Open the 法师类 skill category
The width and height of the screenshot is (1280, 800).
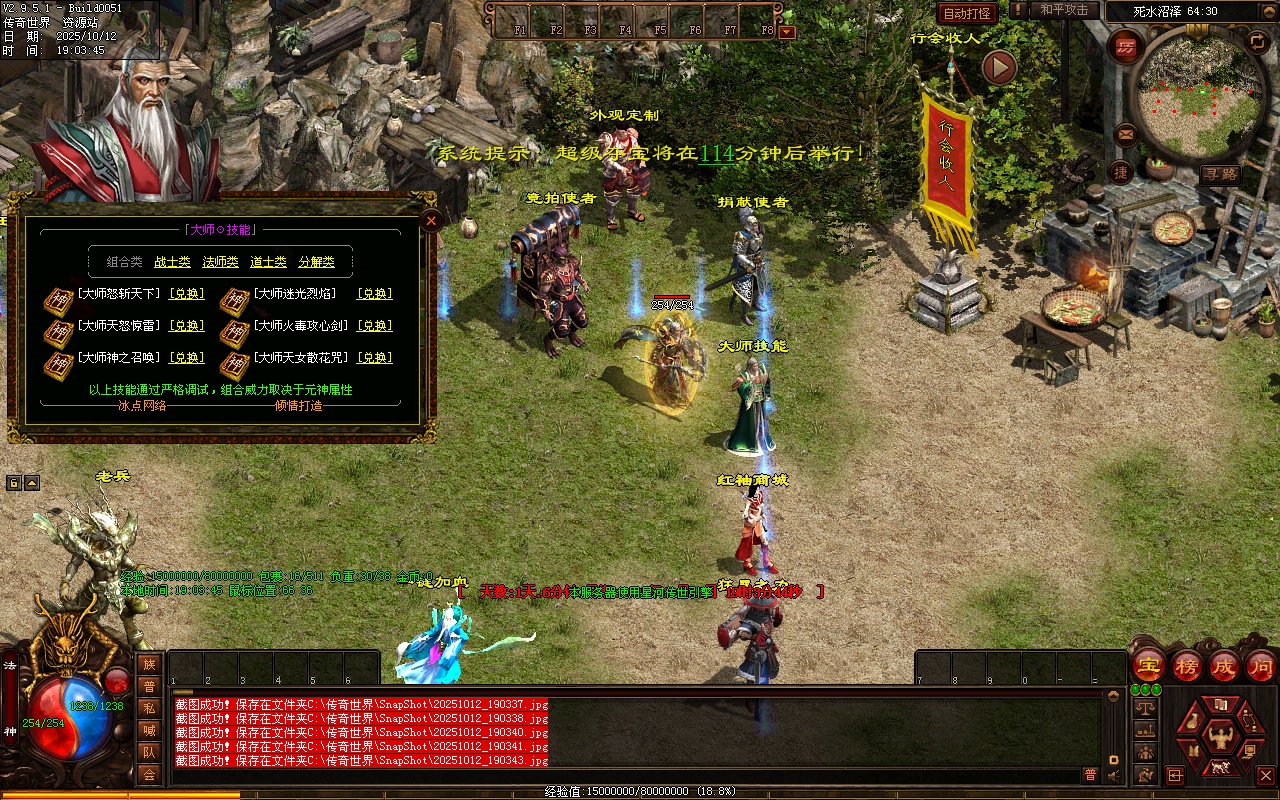point(220,262)
